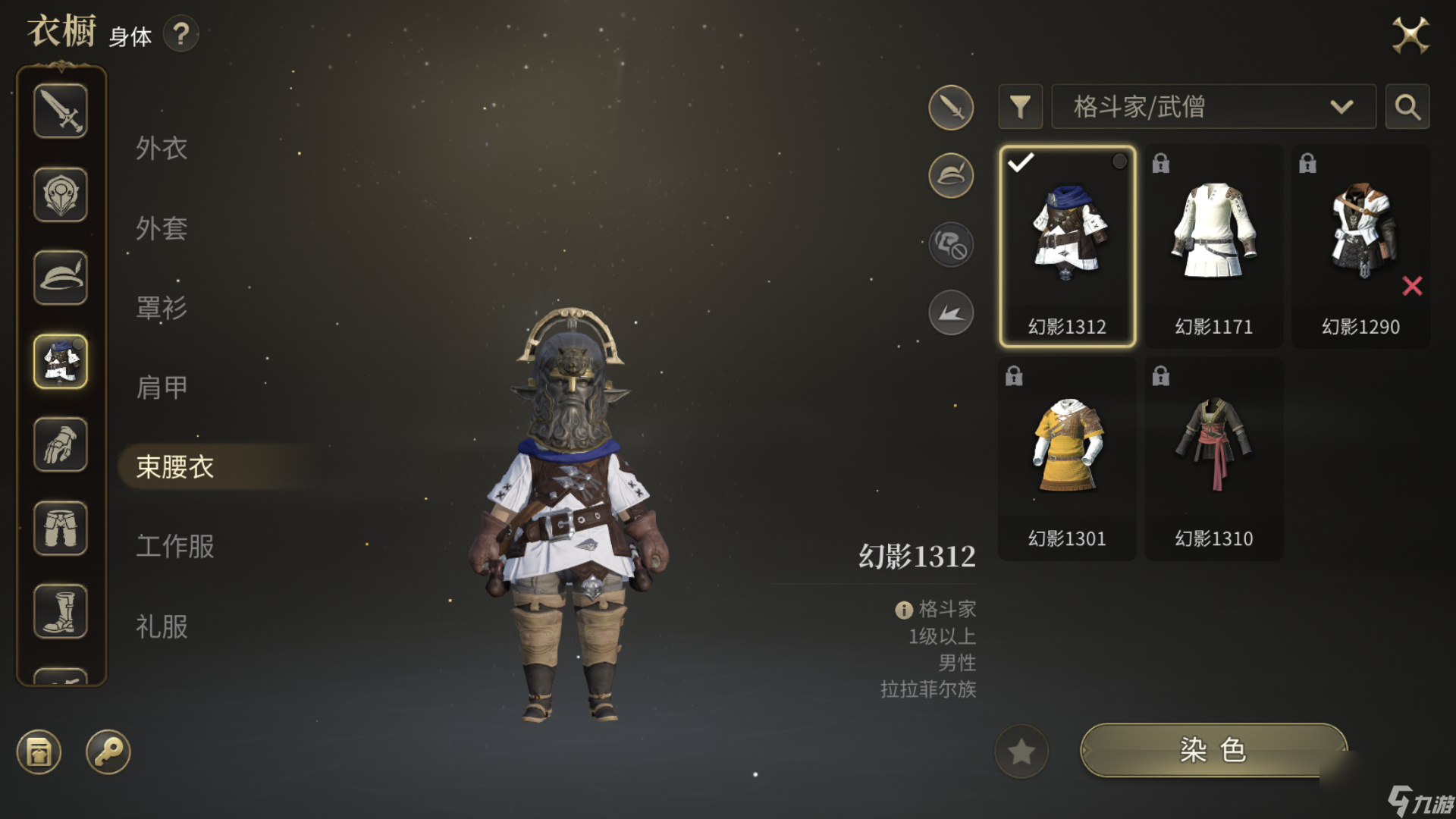This screenshot has height=819, width=1456.
Task: Open the wardrobe help question mark
Action: (x=180, y=34)
